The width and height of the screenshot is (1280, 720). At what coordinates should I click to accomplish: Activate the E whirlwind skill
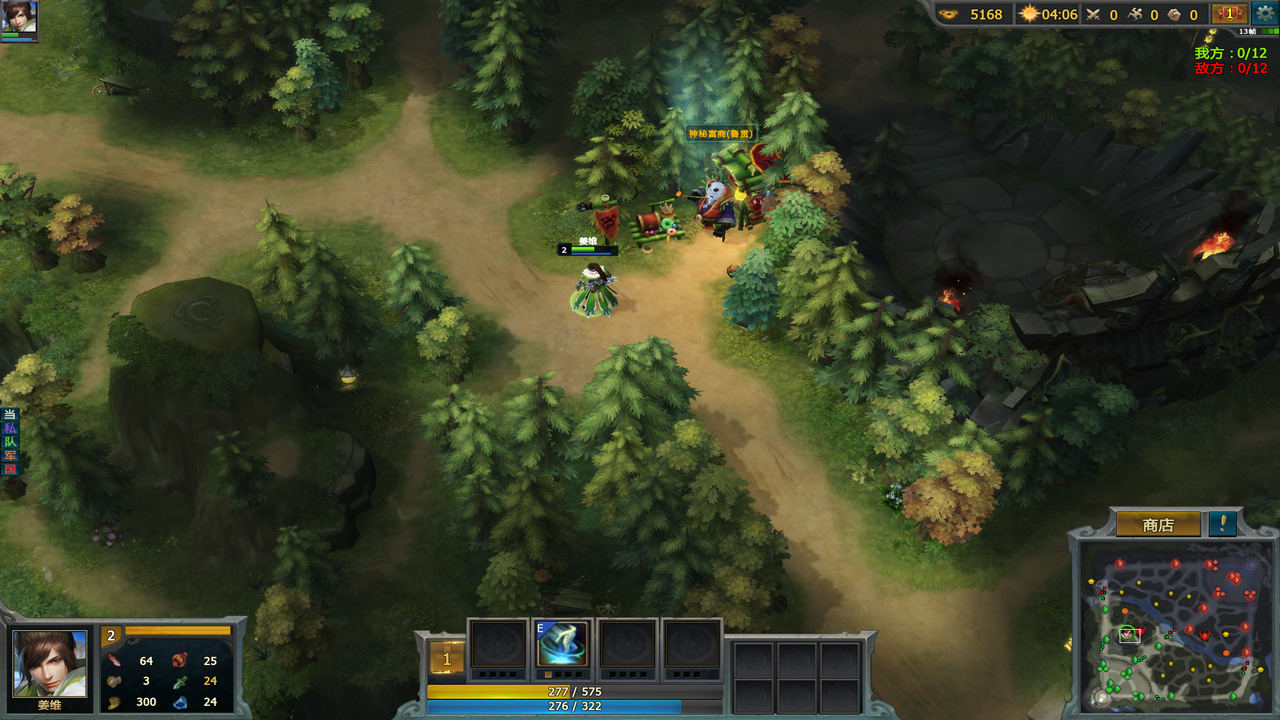pos(561,645)
